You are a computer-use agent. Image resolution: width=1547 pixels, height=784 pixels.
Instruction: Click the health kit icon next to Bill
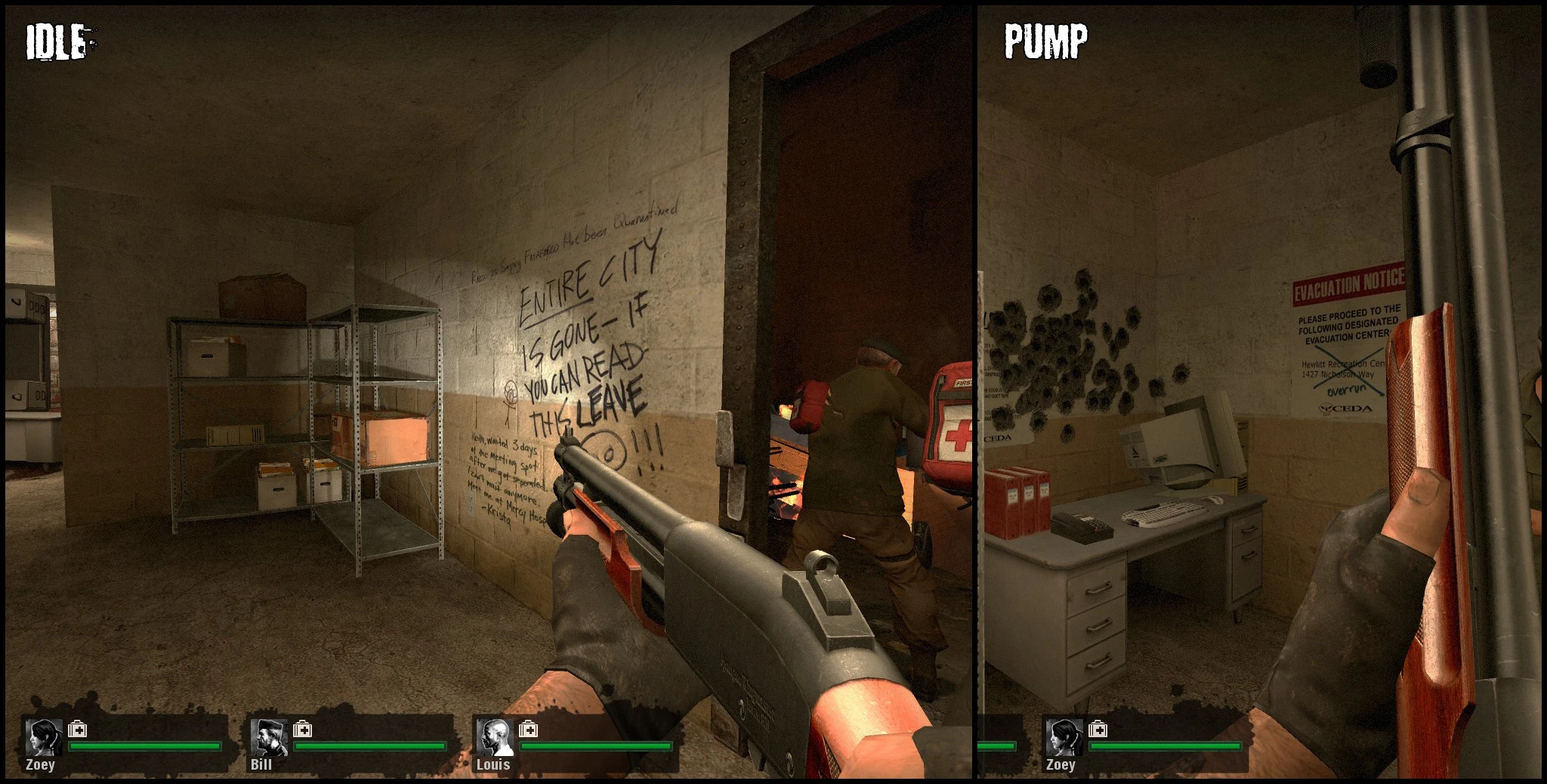(304, 731)
